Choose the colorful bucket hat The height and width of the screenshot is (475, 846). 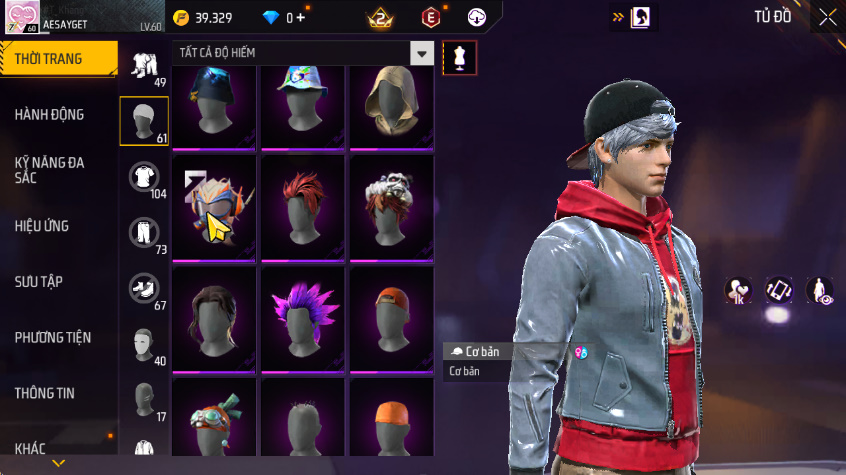pyautogui.click(x=304, y=104)
